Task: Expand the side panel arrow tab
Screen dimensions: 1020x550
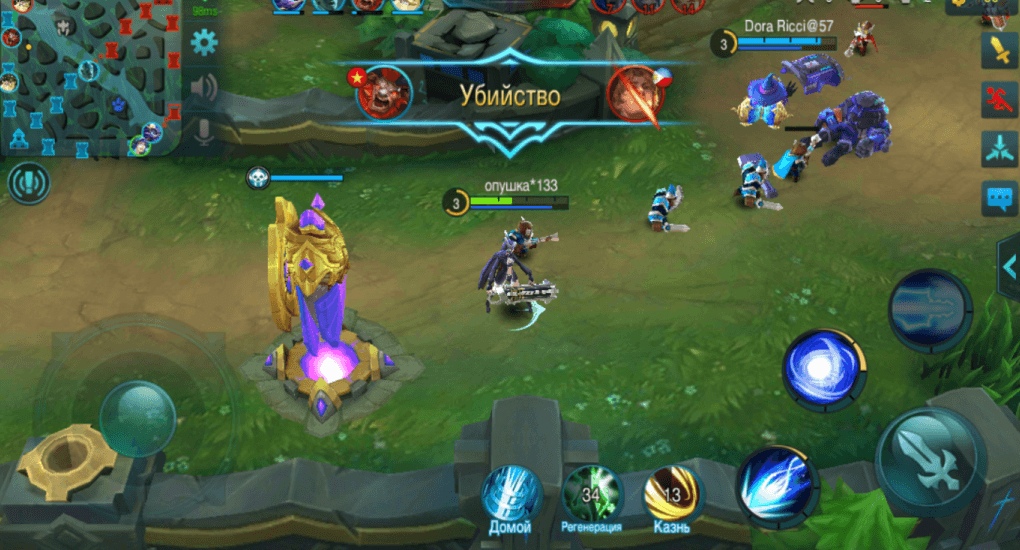Action: click(x=1008, y=266)
